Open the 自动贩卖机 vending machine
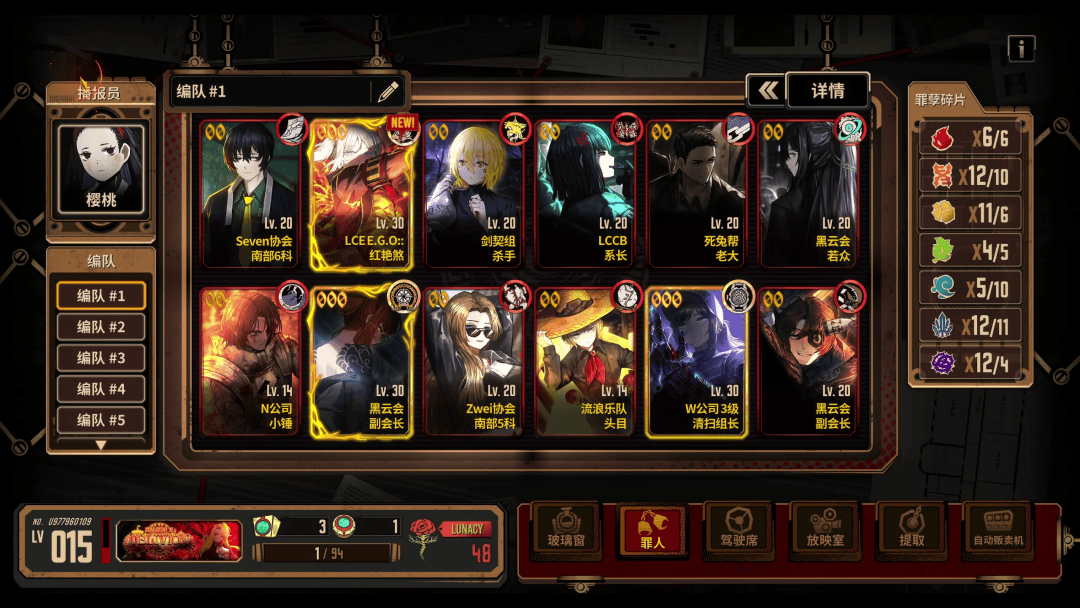This screenshot has width=1080, height=608. (997, 530)
